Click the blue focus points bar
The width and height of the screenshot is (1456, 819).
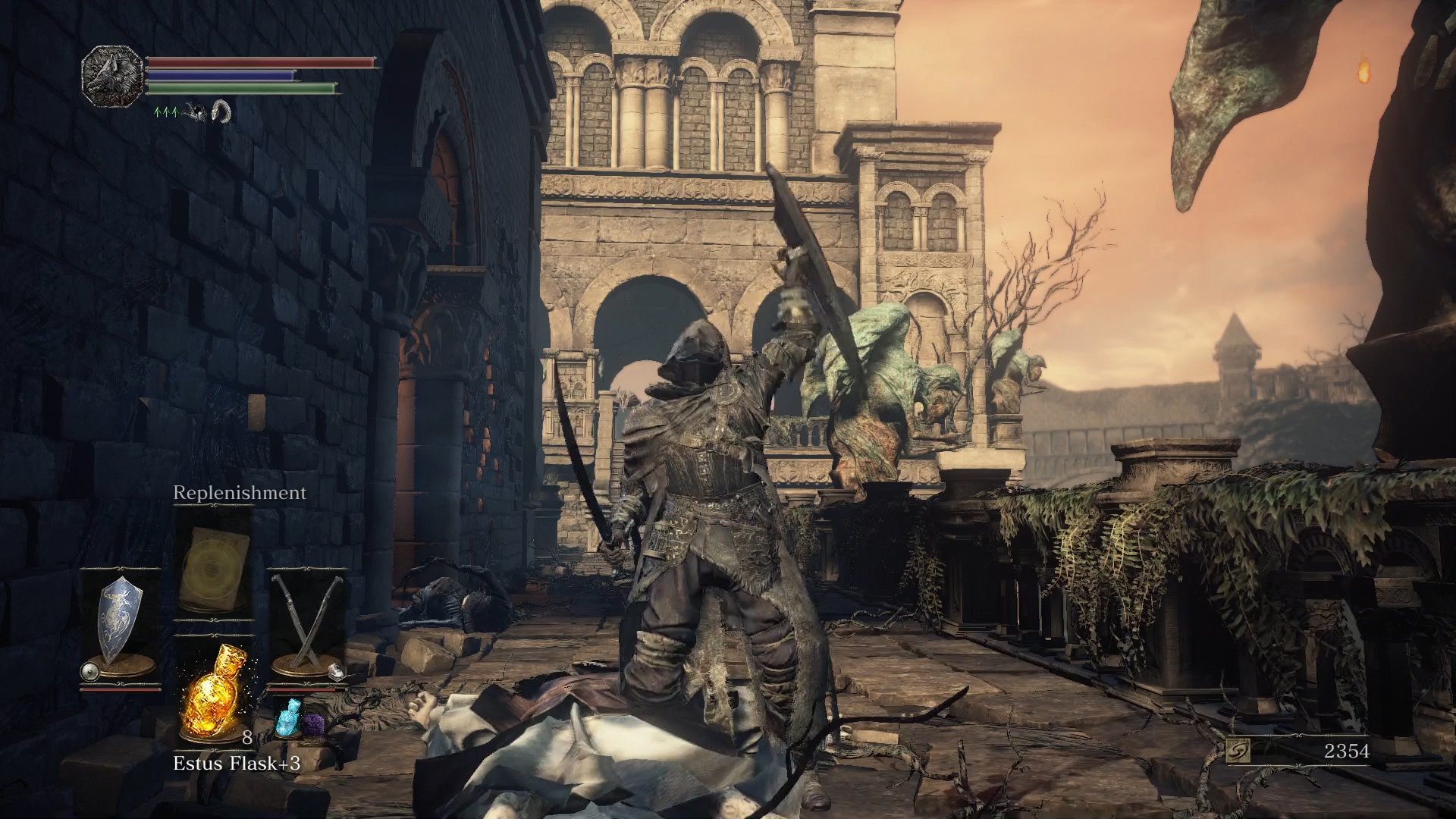pyautogui.click(x=218, y=76)
